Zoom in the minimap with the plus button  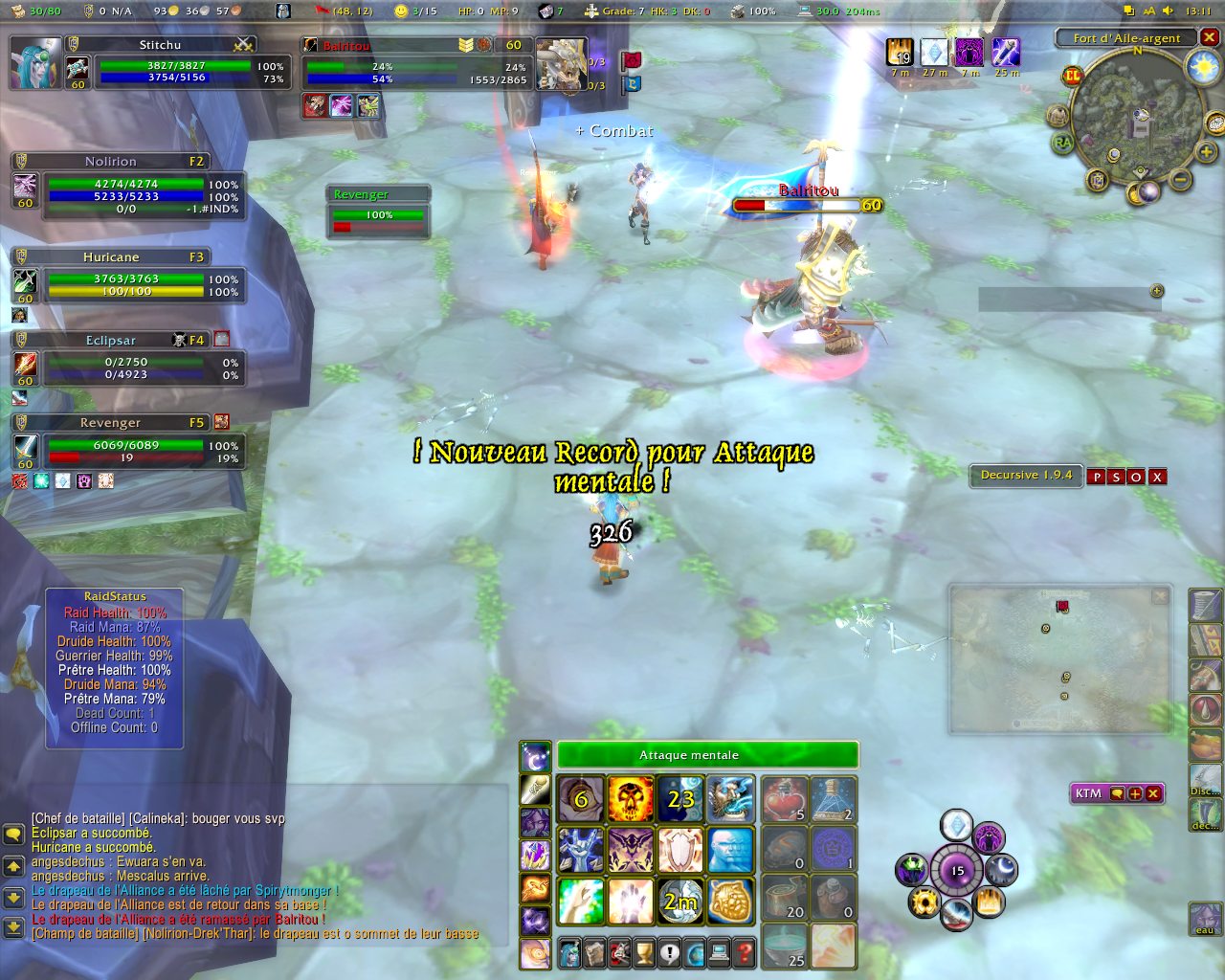(1206, 152)
